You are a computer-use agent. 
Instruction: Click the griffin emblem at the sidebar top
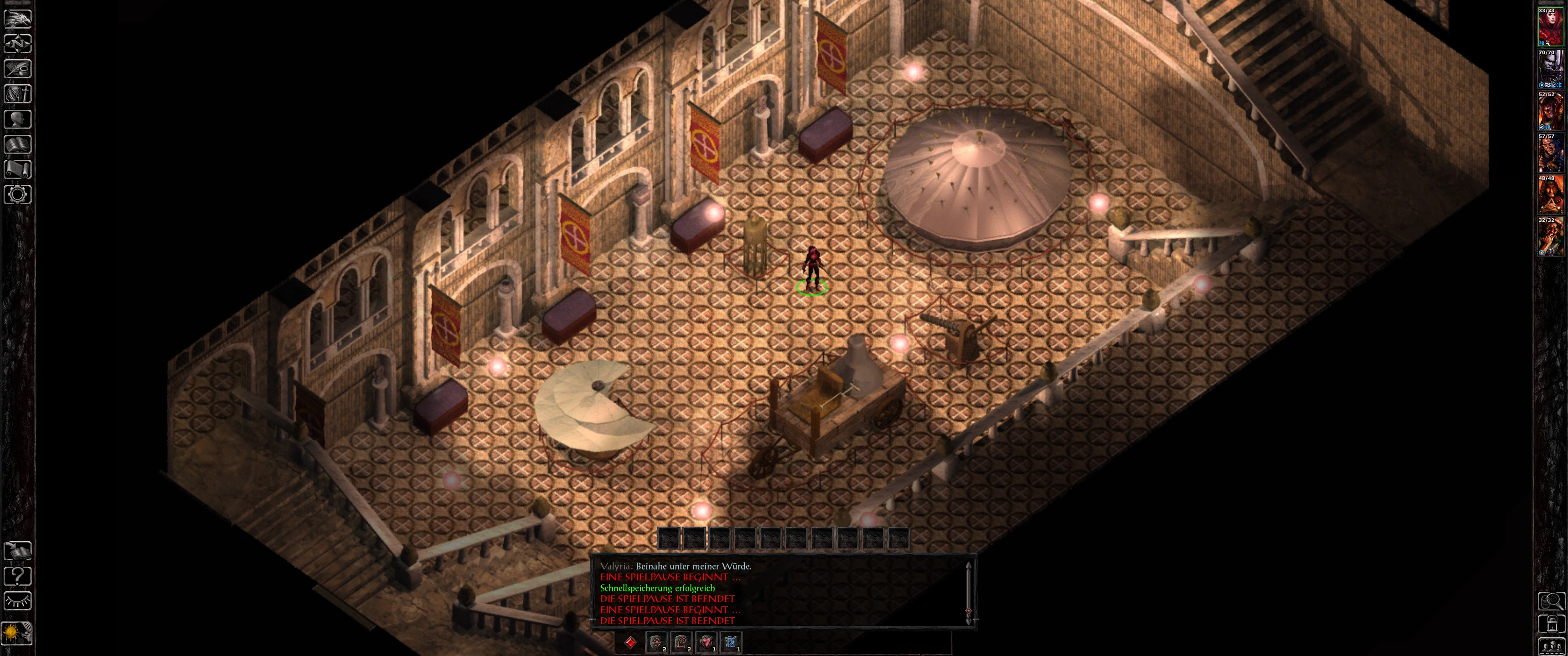[x=18, y=18]
